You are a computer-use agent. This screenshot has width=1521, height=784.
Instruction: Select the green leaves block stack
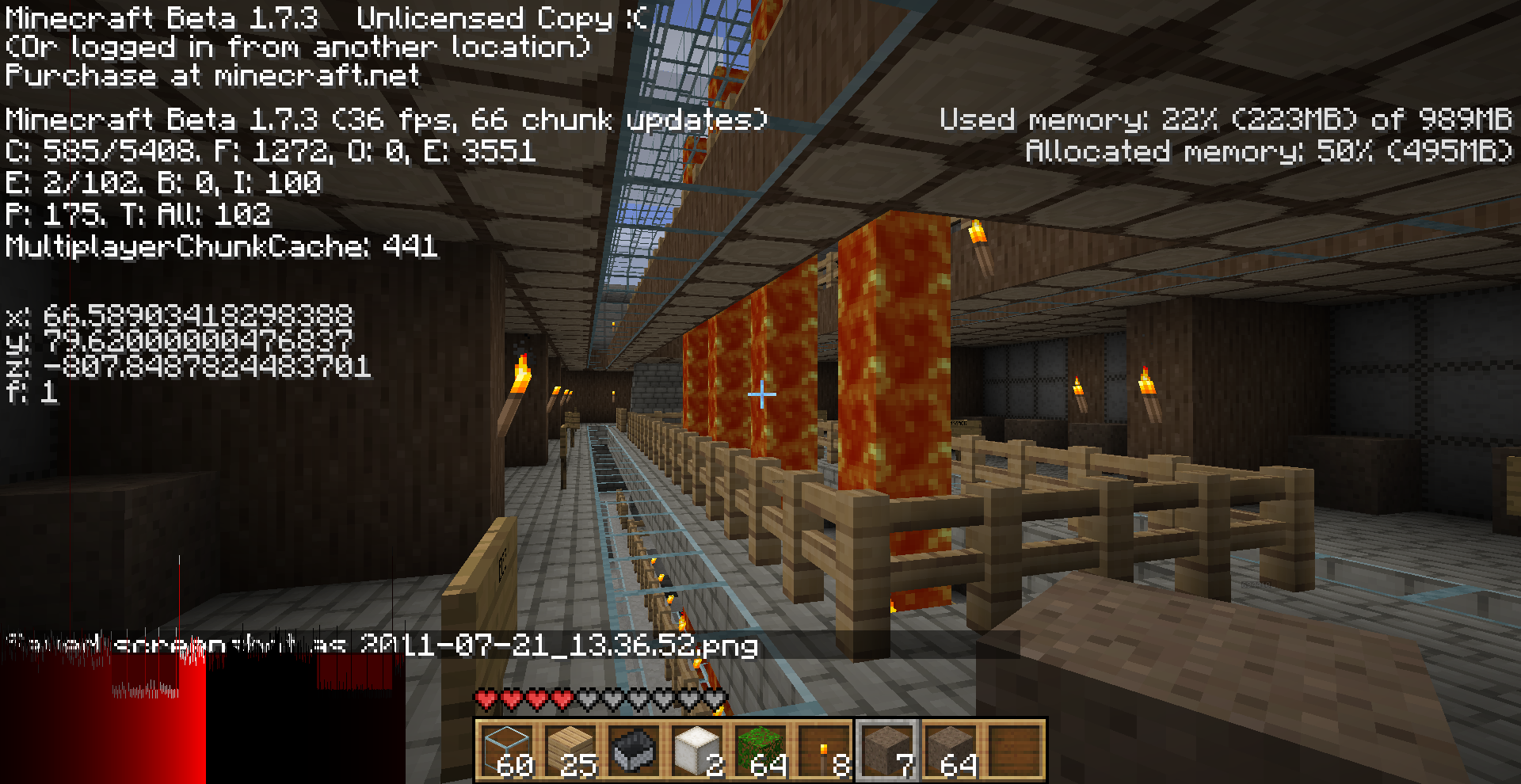(760, 750)
